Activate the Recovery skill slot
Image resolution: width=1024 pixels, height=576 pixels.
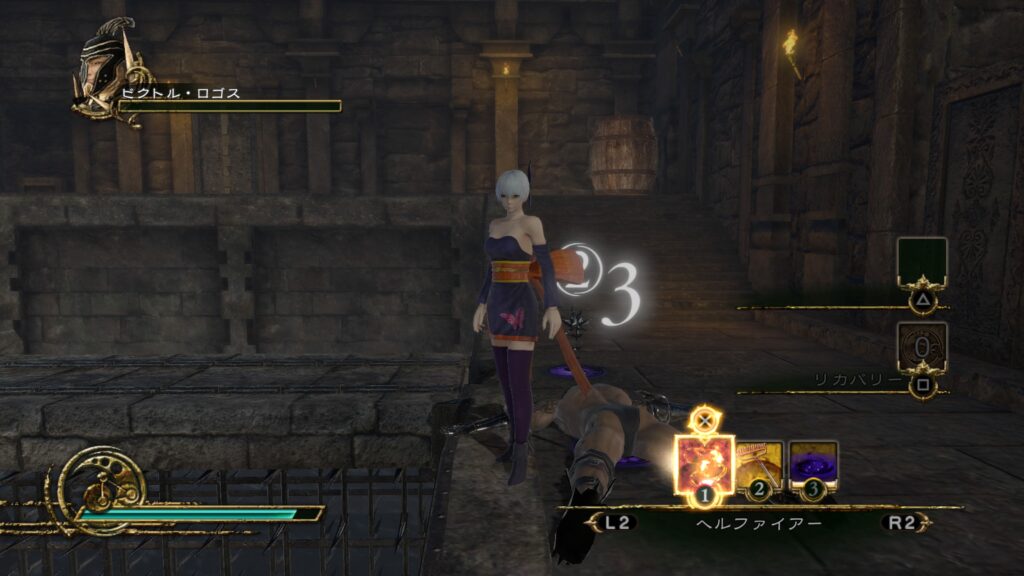pyautogui.click(x=921, y=347)
